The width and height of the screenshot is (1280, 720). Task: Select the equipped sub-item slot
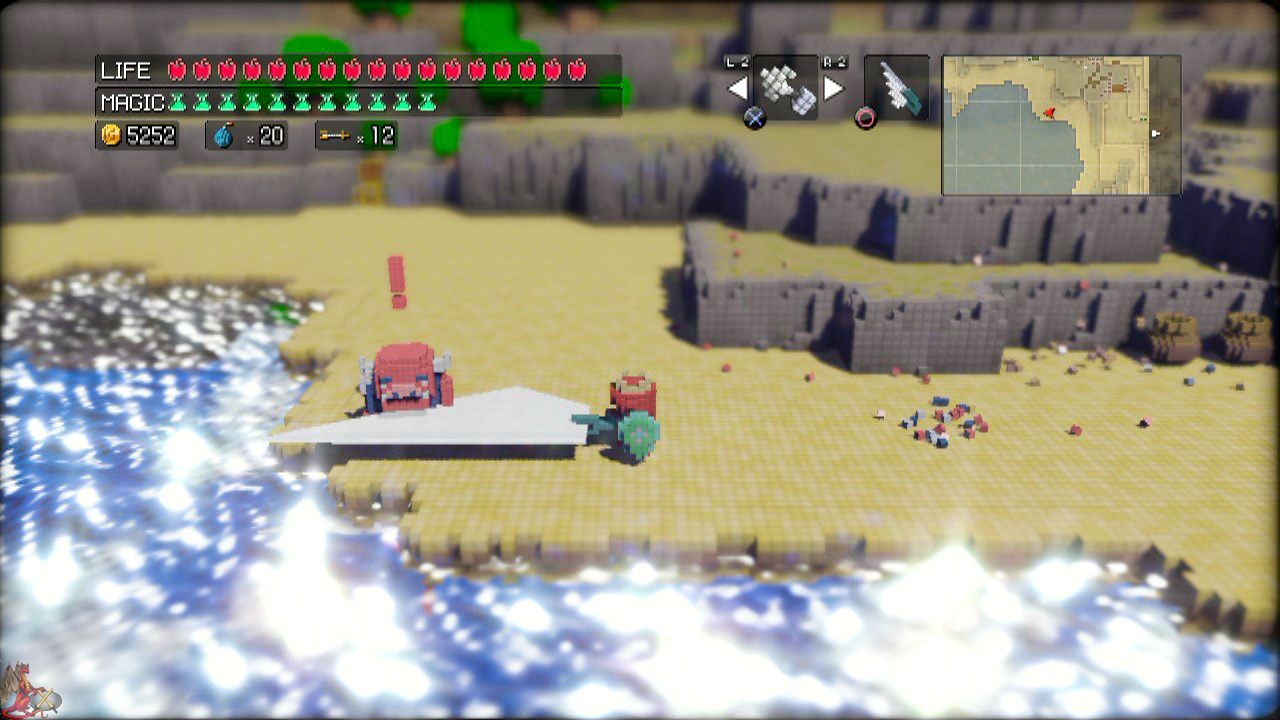785,88
